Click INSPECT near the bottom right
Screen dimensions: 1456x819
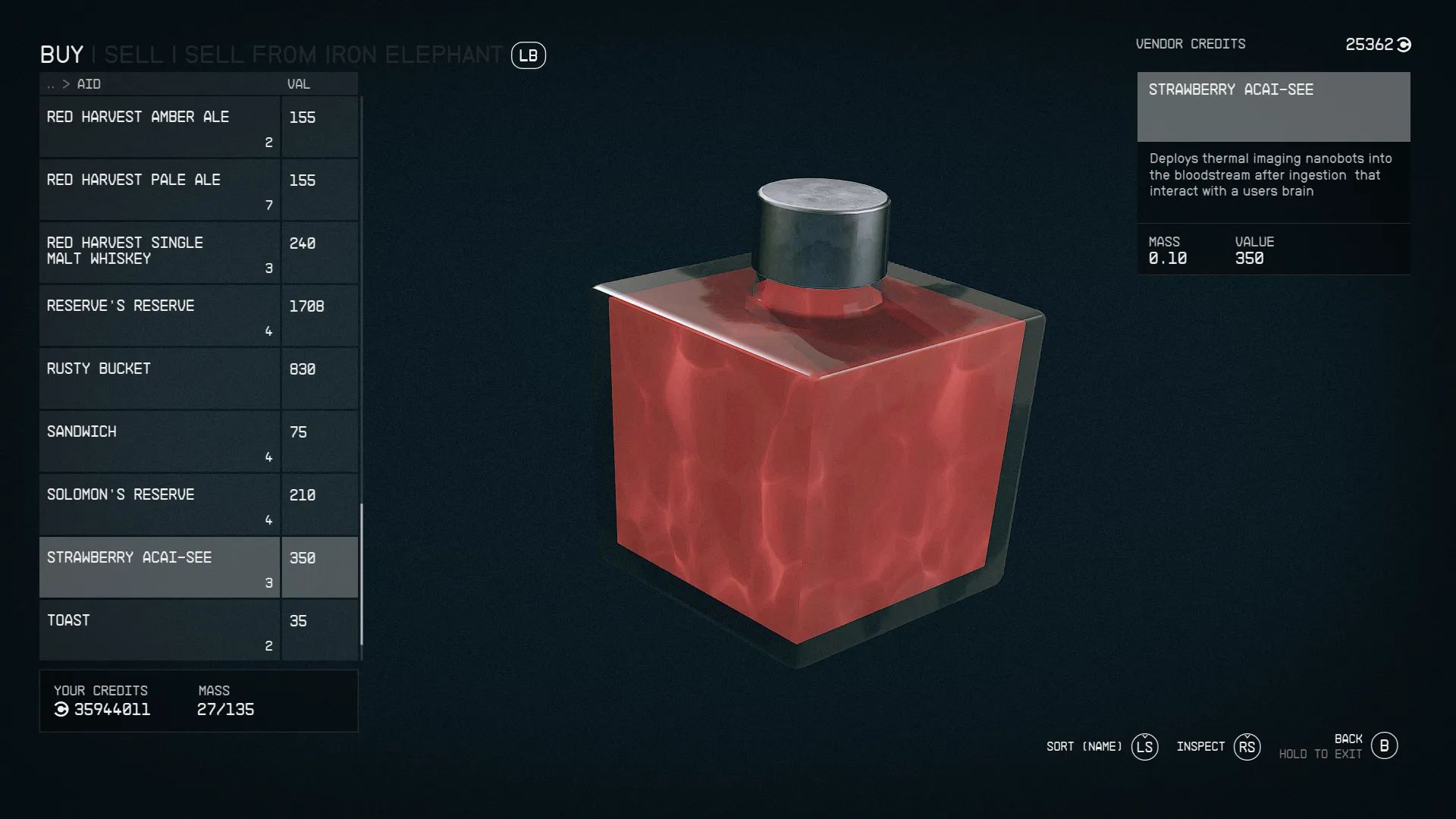1200,746
